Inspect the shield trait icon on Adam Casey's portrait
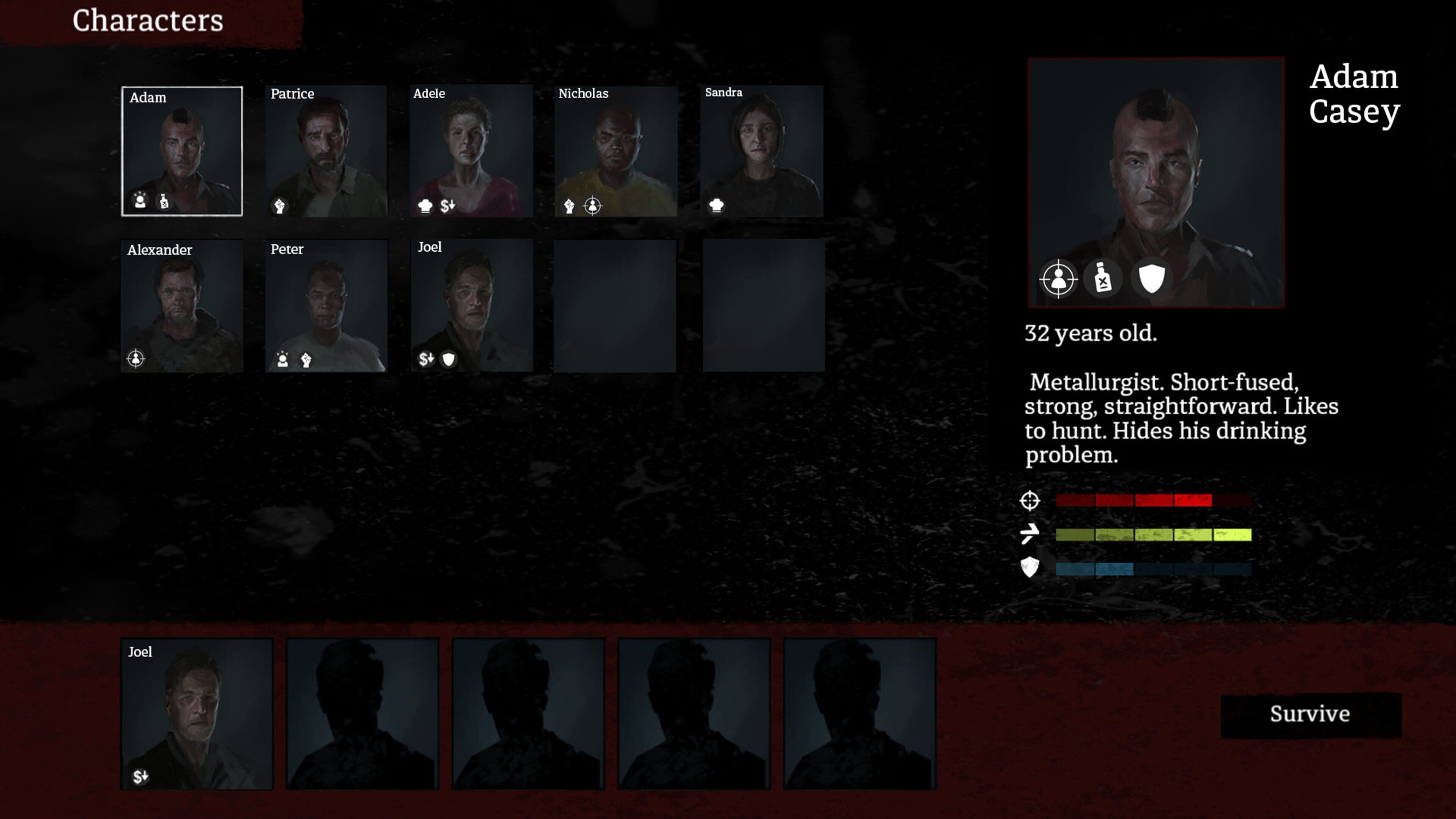 (1151, 278)
